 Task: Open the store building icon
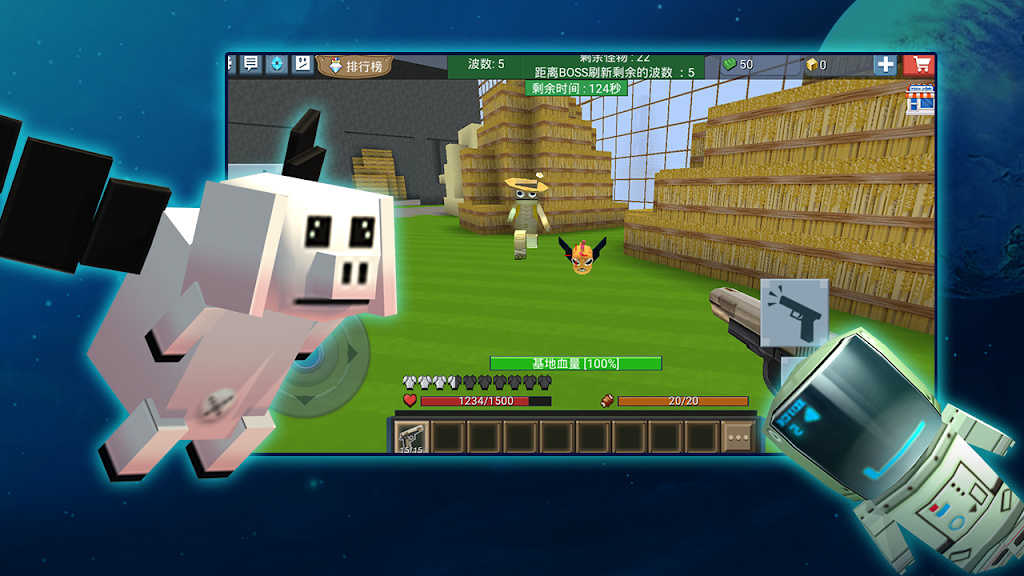(x=920, y=99)
